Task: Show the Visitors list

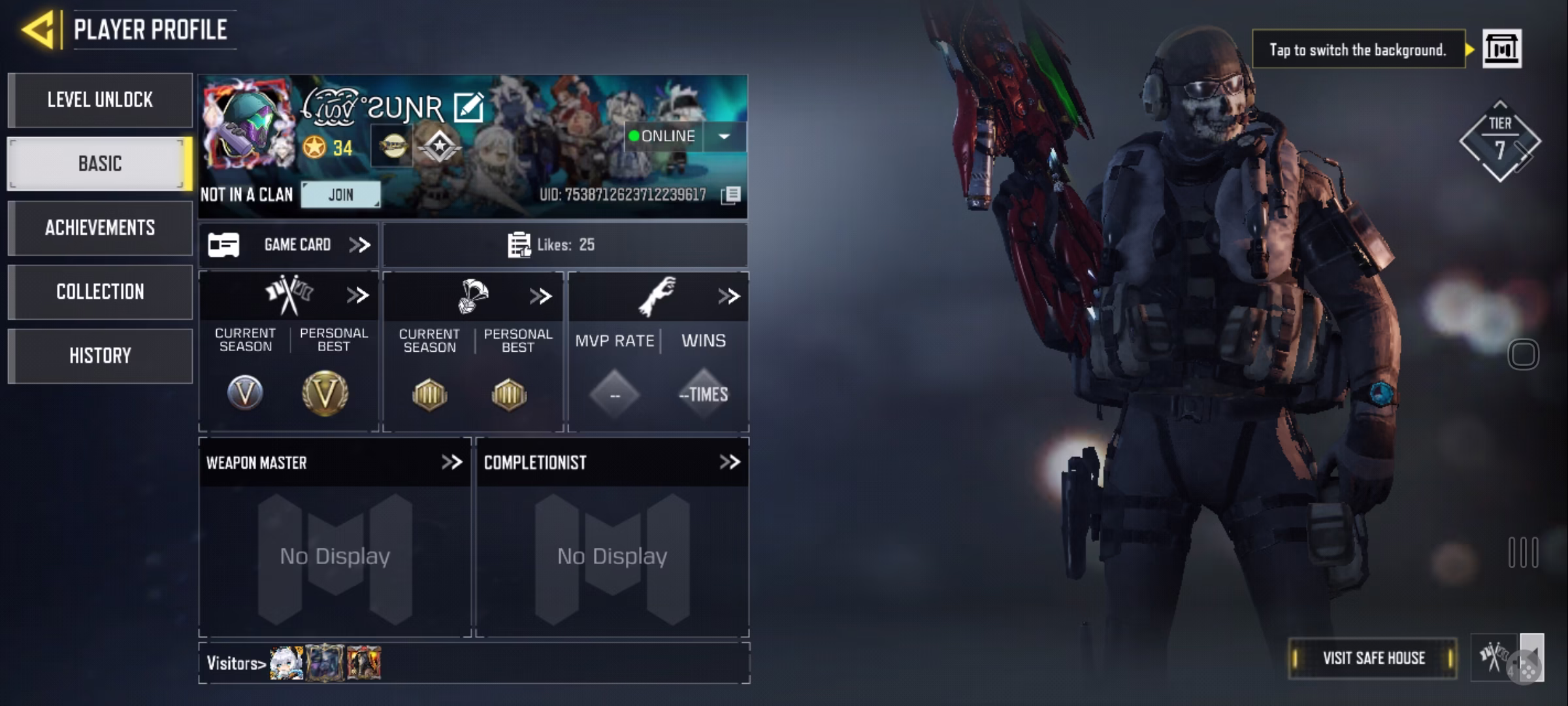Action: [x=236, y=664]
